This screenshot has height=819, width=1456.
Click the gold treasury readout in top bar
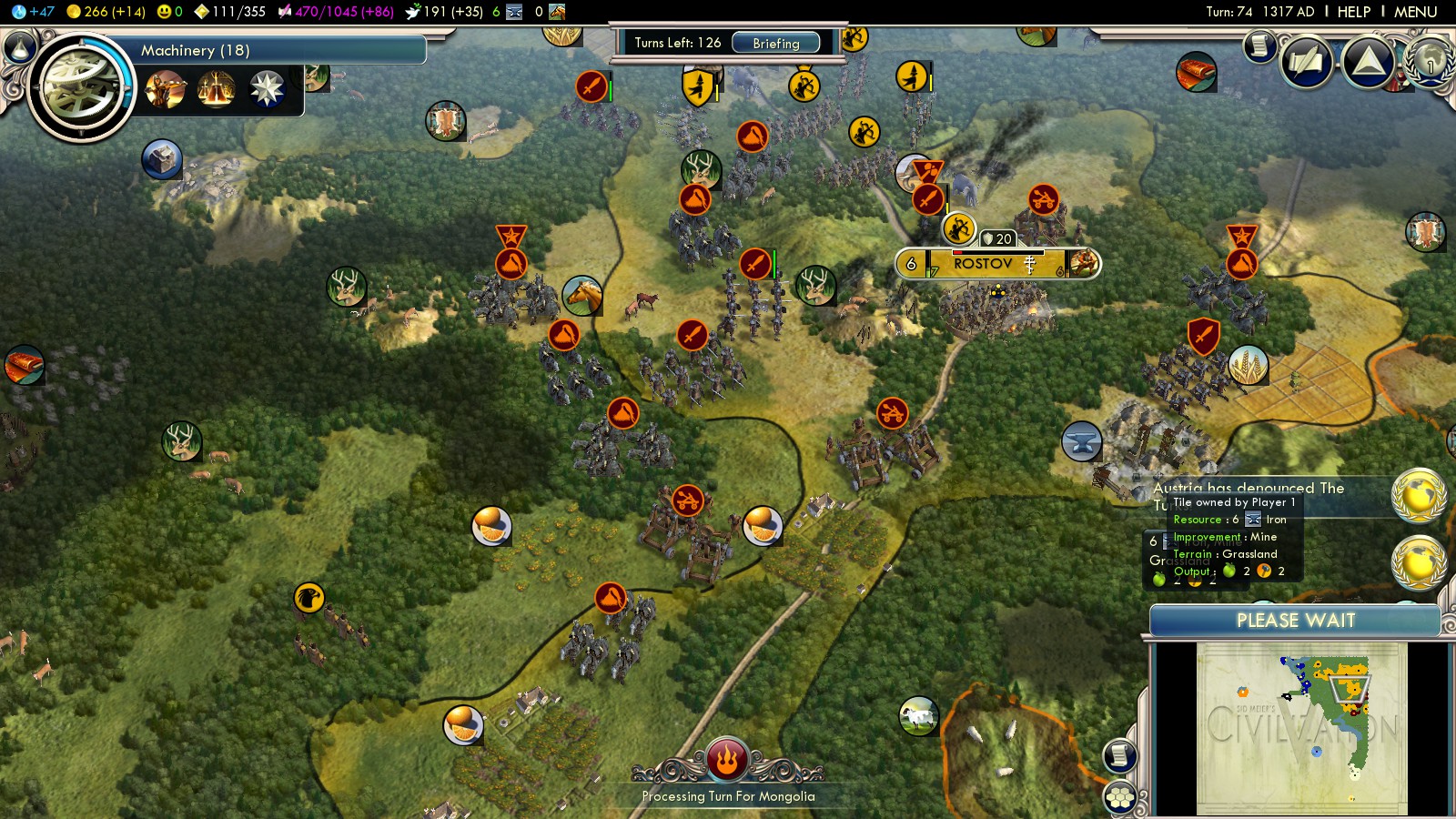[x=106, y=12]
